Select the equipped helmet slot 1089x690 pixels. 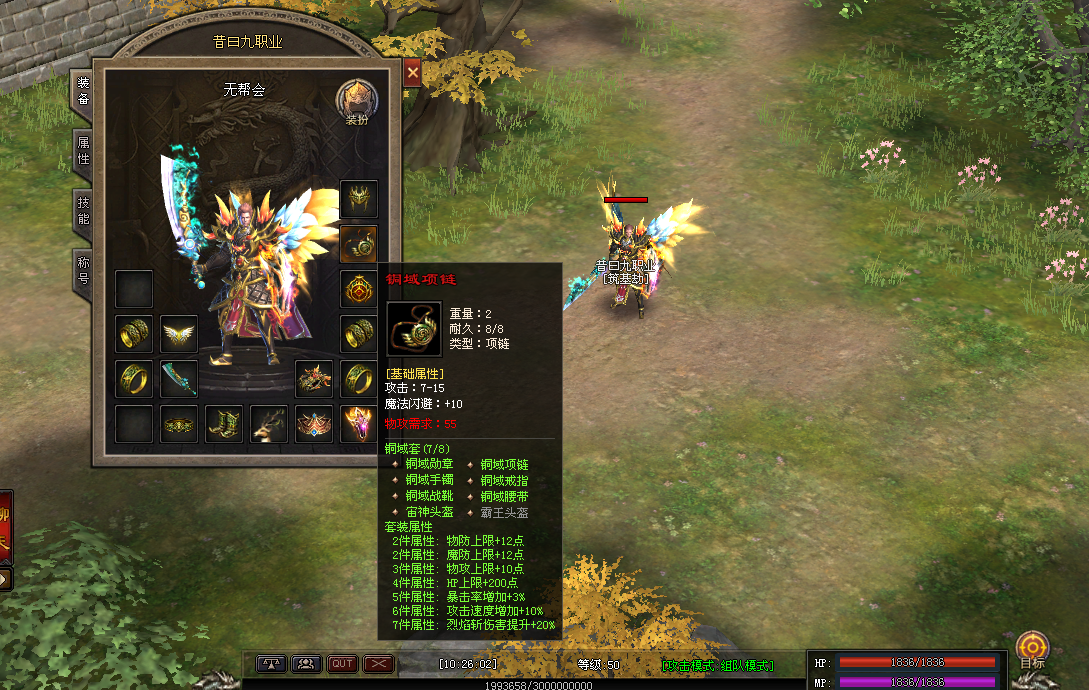tap(359, 199)
